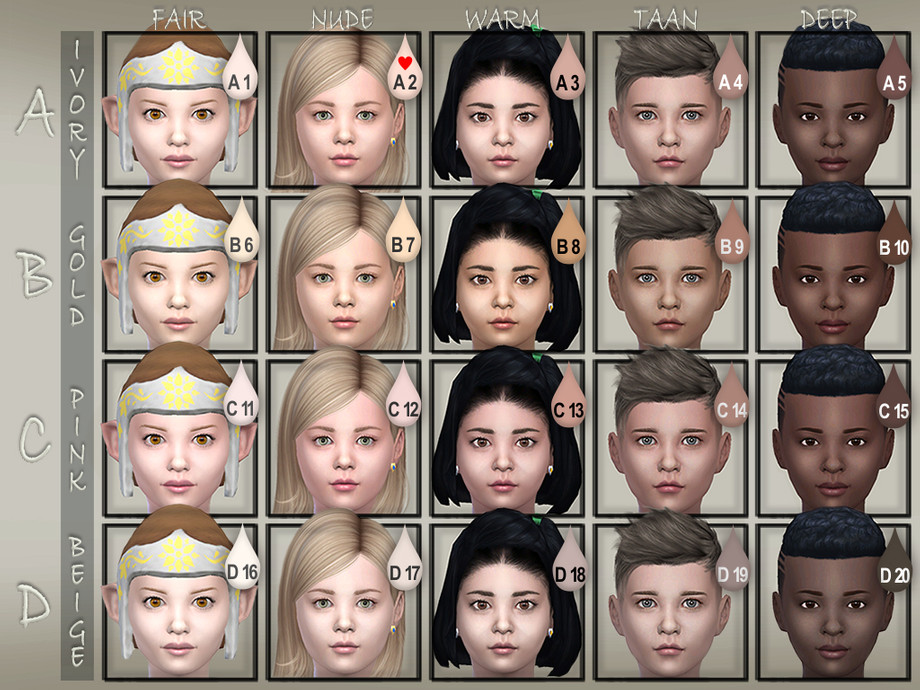Click the A4 skin tone droplet
This screenshot has height=690, width=920.
(731, 72)
